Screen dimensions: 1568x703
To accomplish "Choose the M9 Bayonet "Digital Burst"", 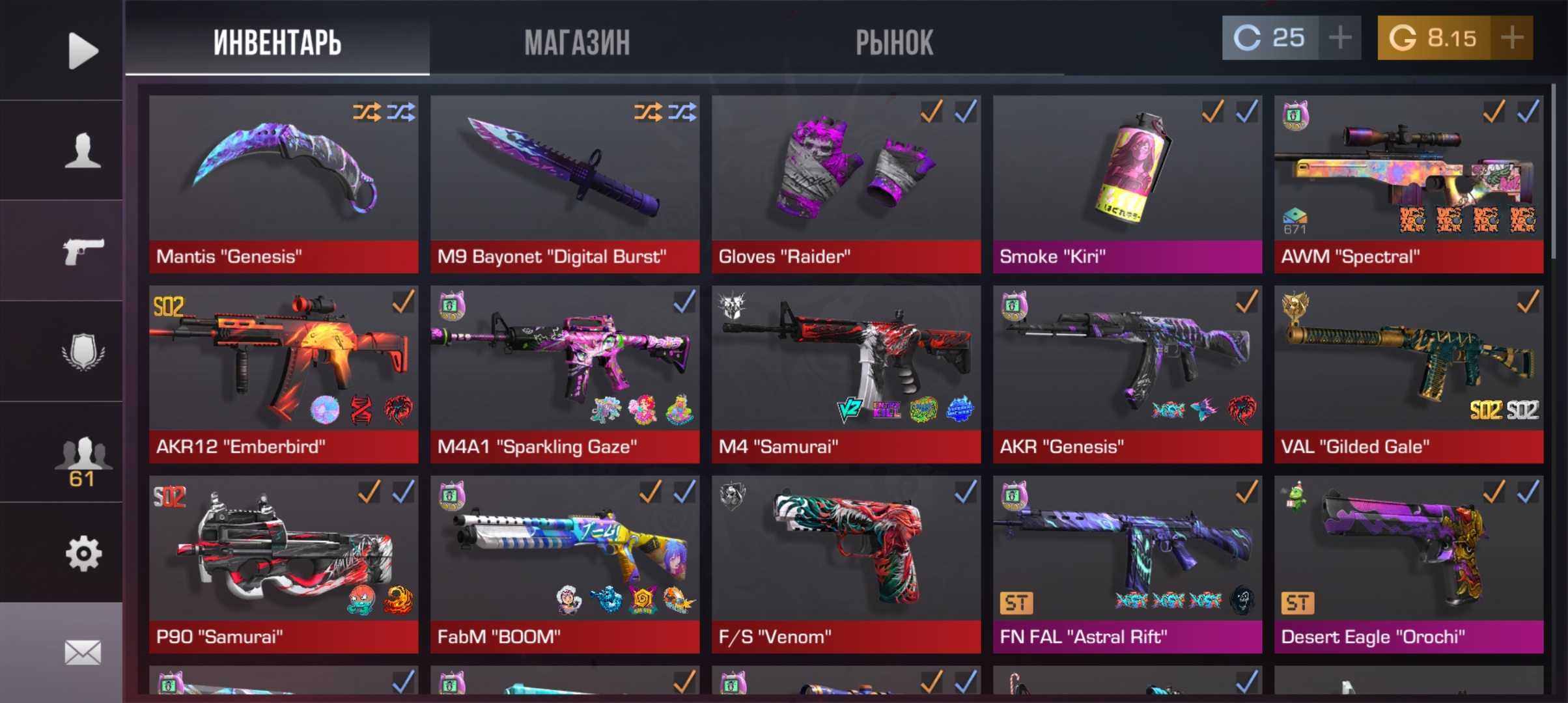I will tap(565, 184).
